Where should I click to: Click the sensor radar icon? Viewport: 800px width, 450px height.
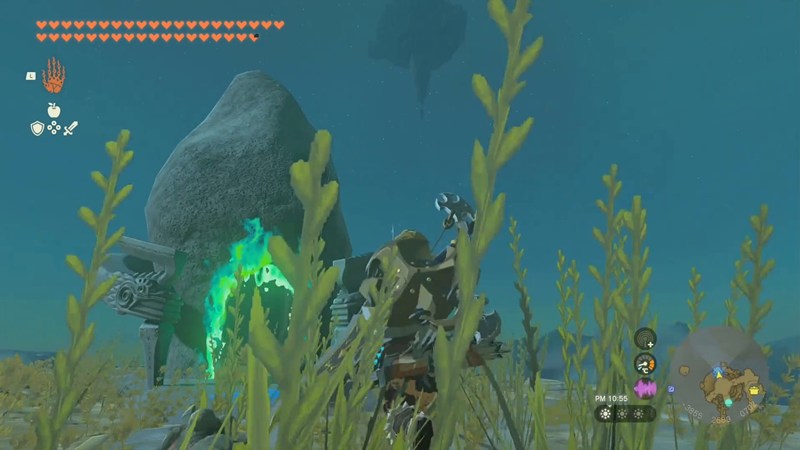point(645,338)
